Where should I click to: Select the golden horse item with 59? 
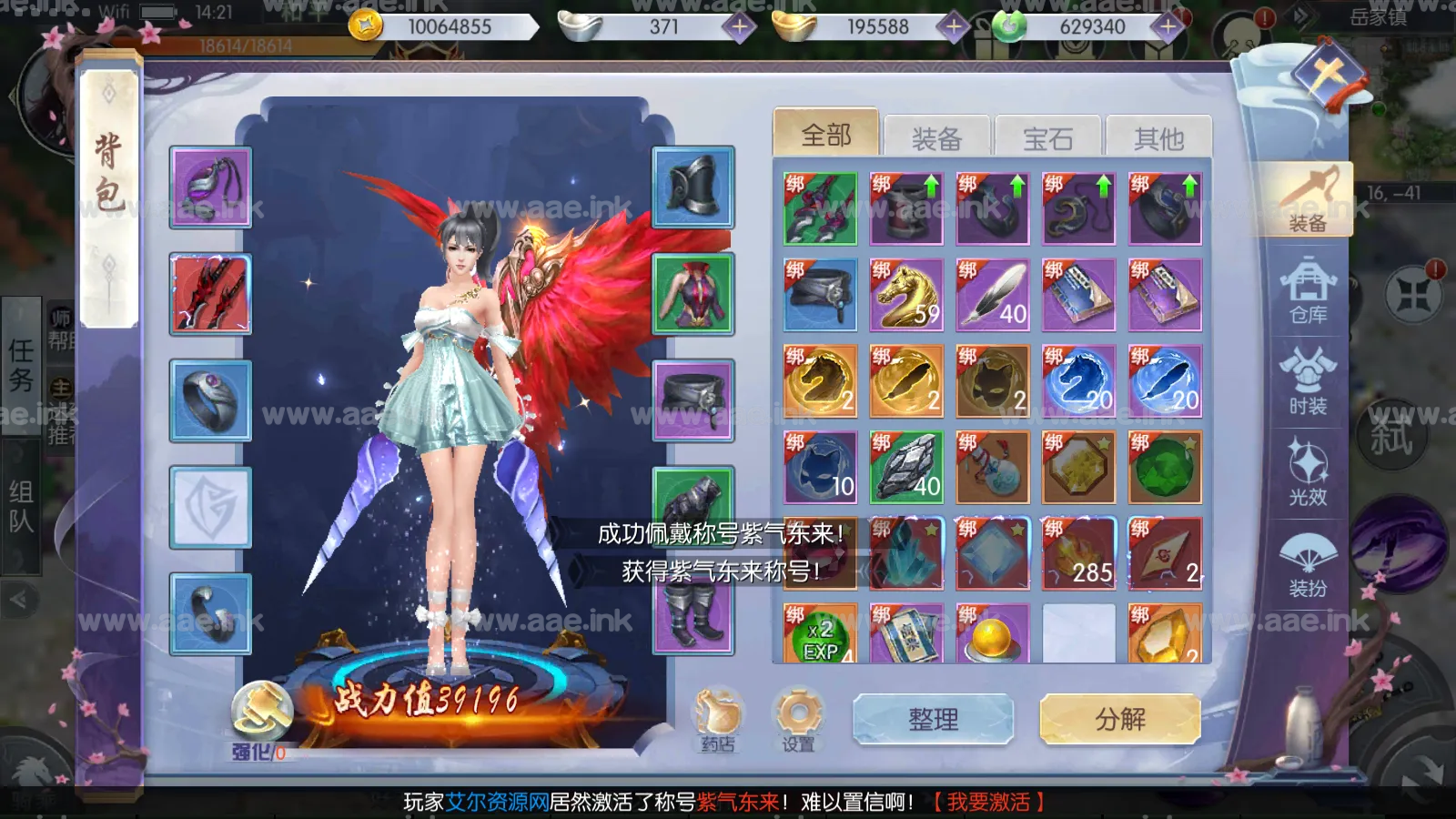906,295
